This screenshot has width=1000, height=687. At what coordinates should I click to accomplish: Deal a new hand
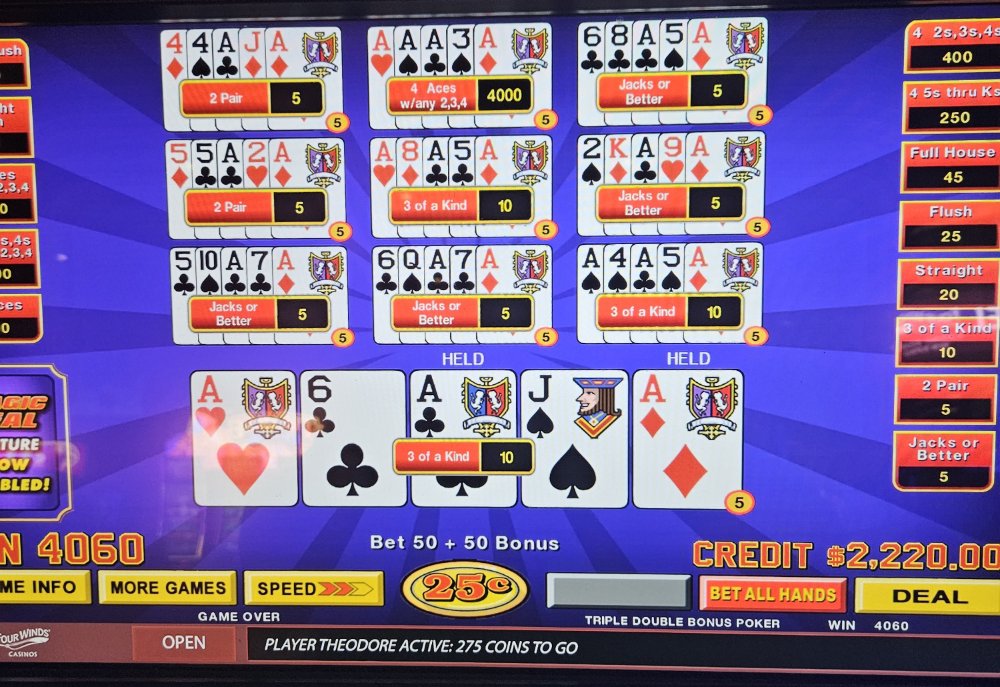928,596
